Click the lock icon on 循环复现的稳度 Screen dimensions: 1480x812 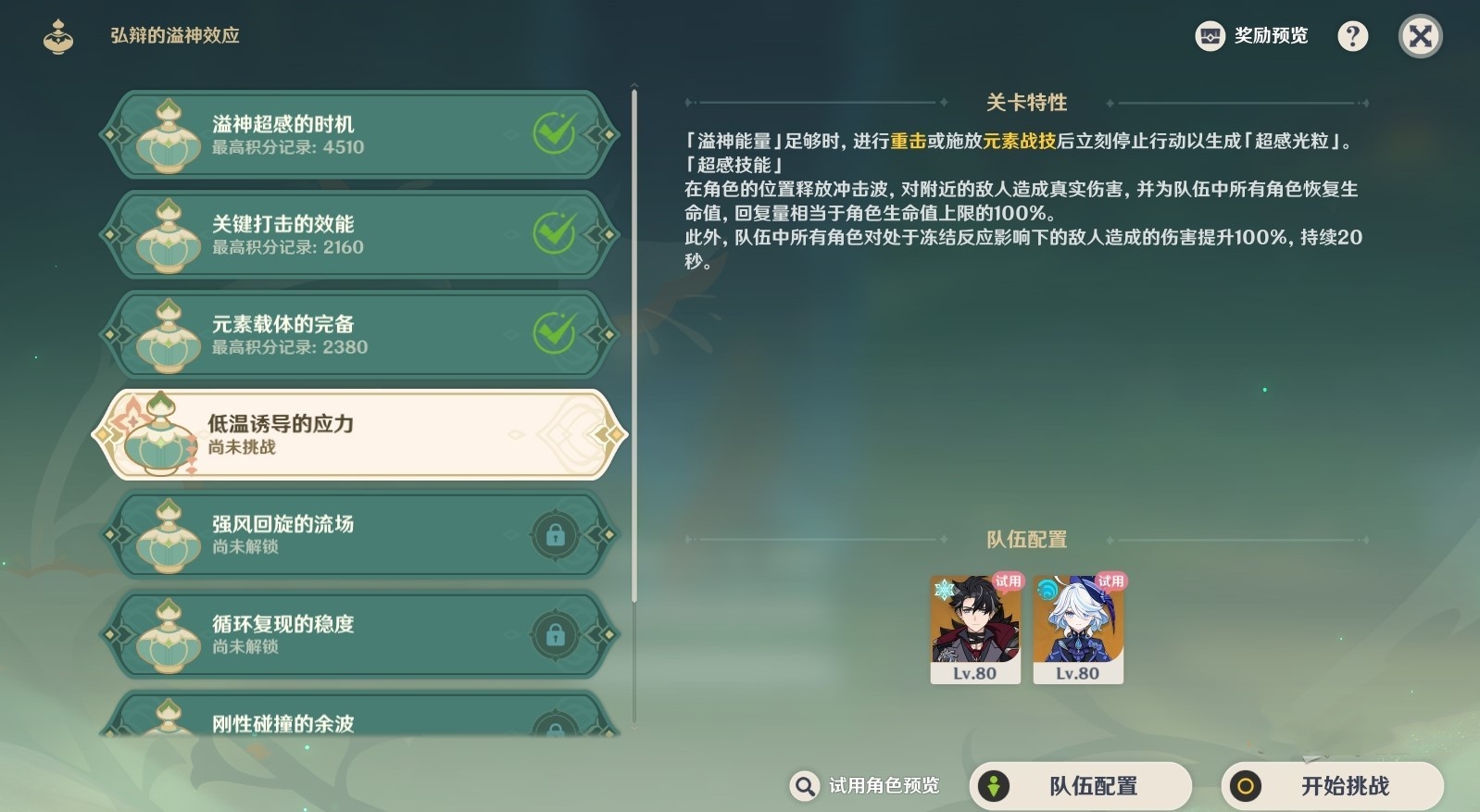coord(557,636)
